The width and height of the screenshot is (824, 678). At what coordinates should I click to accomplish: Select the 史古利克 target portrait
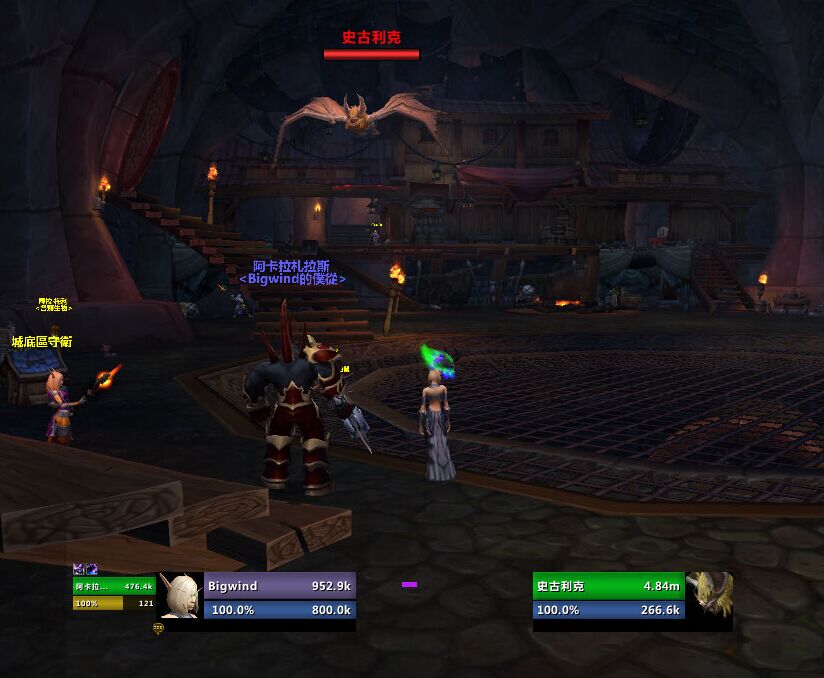tap(709, 596)
